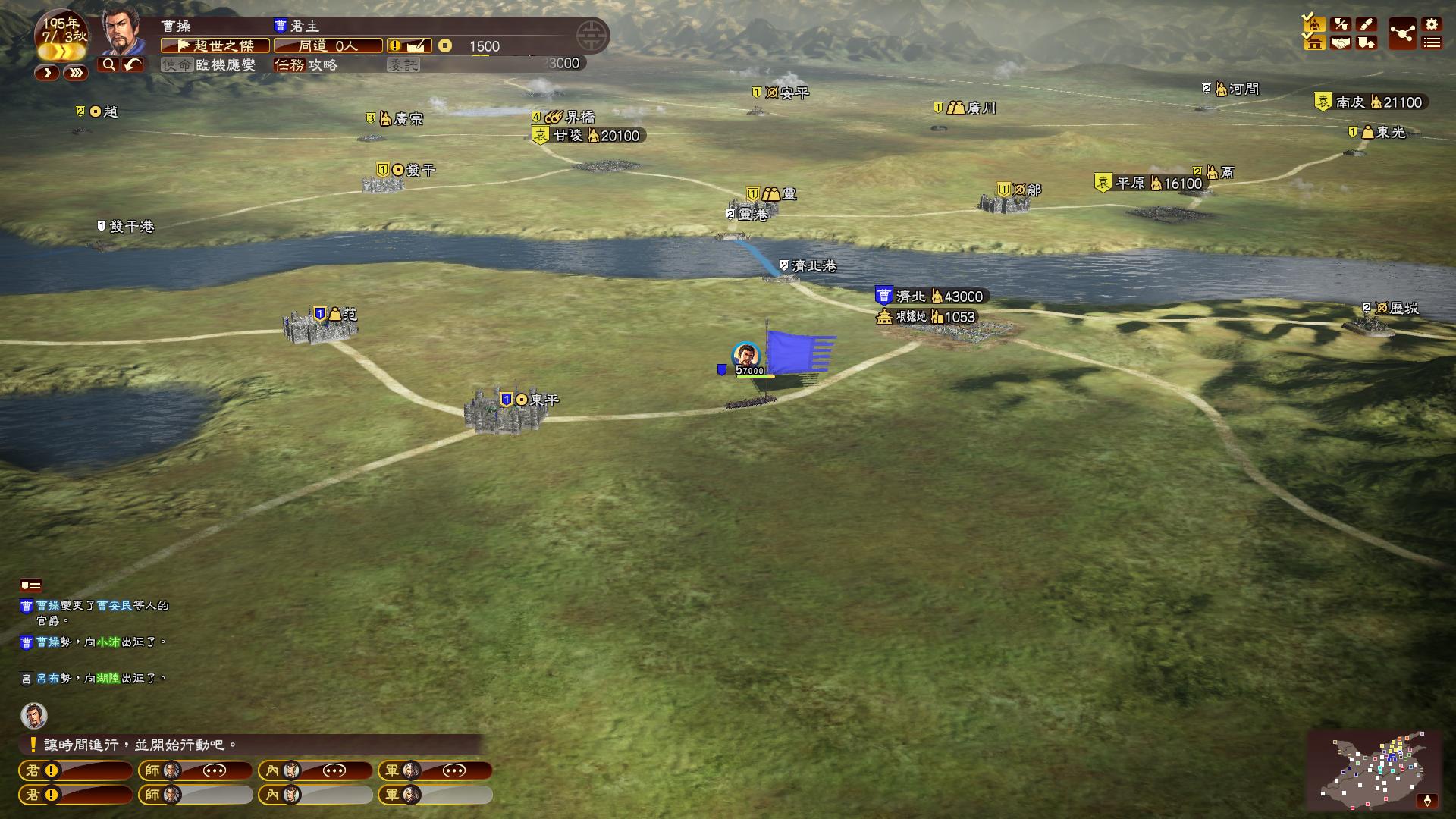Toggle the castle building display filter
The height and width of the screenshot is (819, 1456).
(1315, 43)
